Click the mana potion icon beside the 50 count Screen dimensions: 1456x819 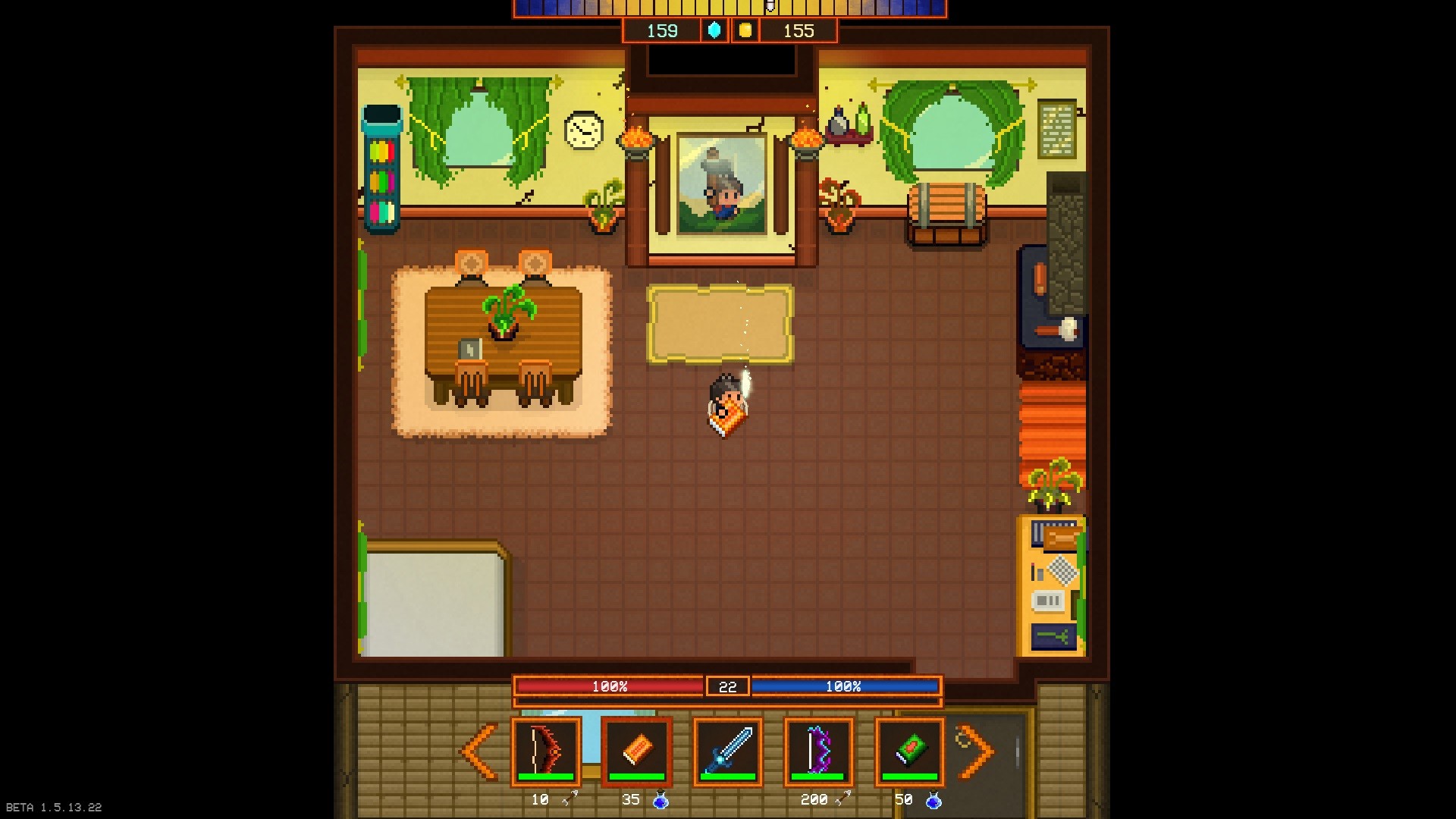[x=932, y=799]
